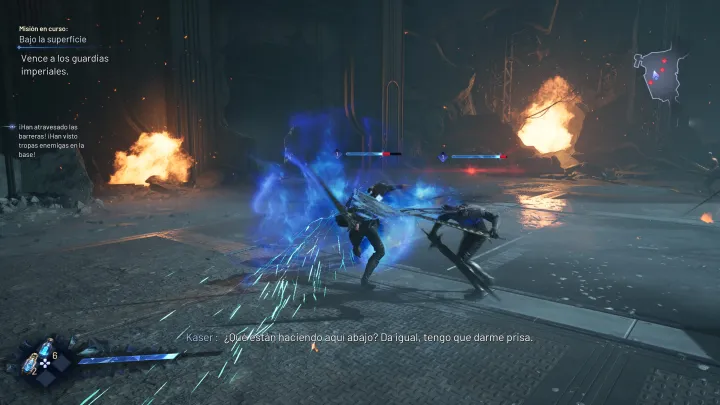
Task: Use the blue potion with count 6
Action: (x=45, y=350)
